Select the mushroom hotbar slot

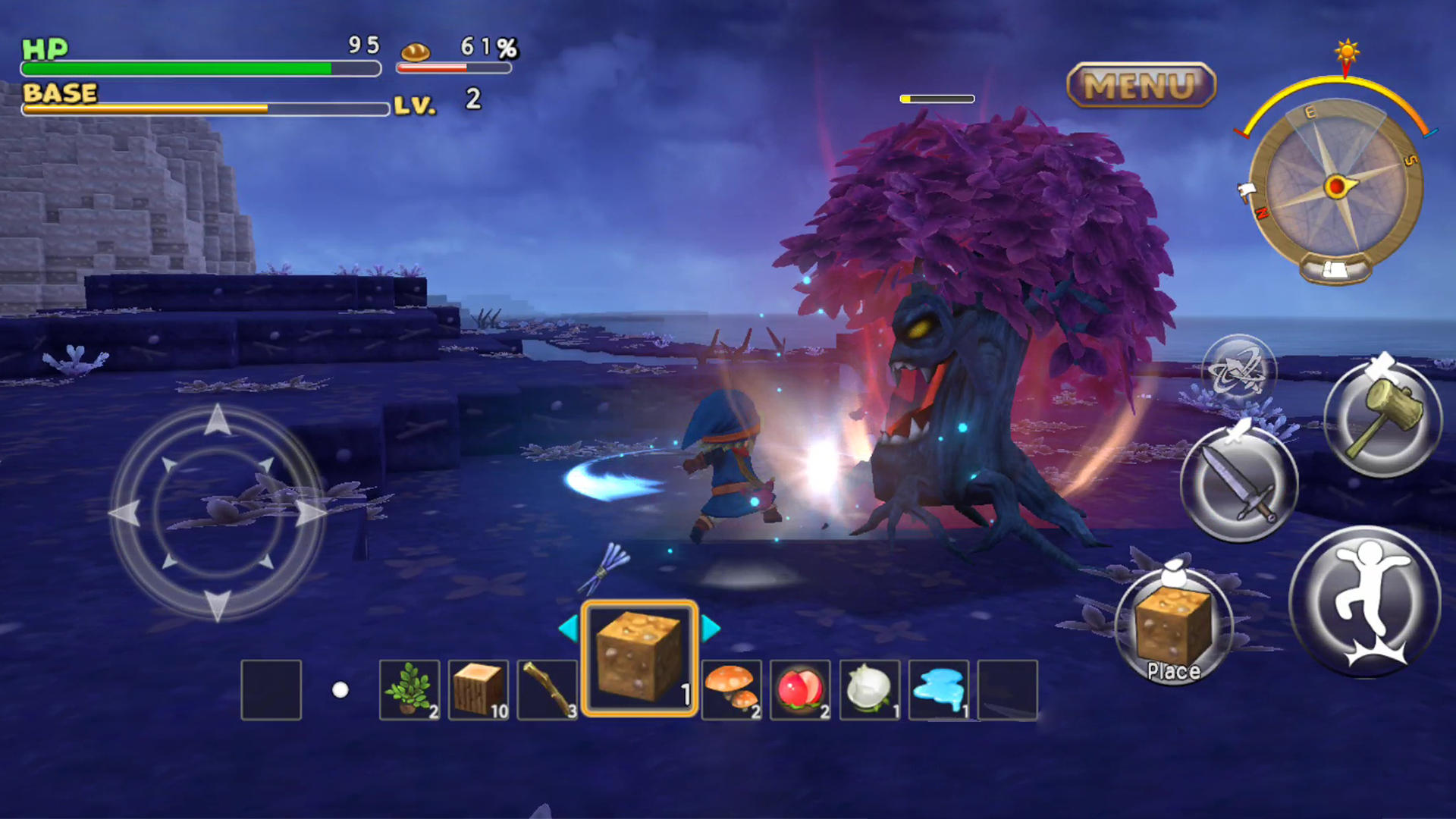click(x=730, y=690)
